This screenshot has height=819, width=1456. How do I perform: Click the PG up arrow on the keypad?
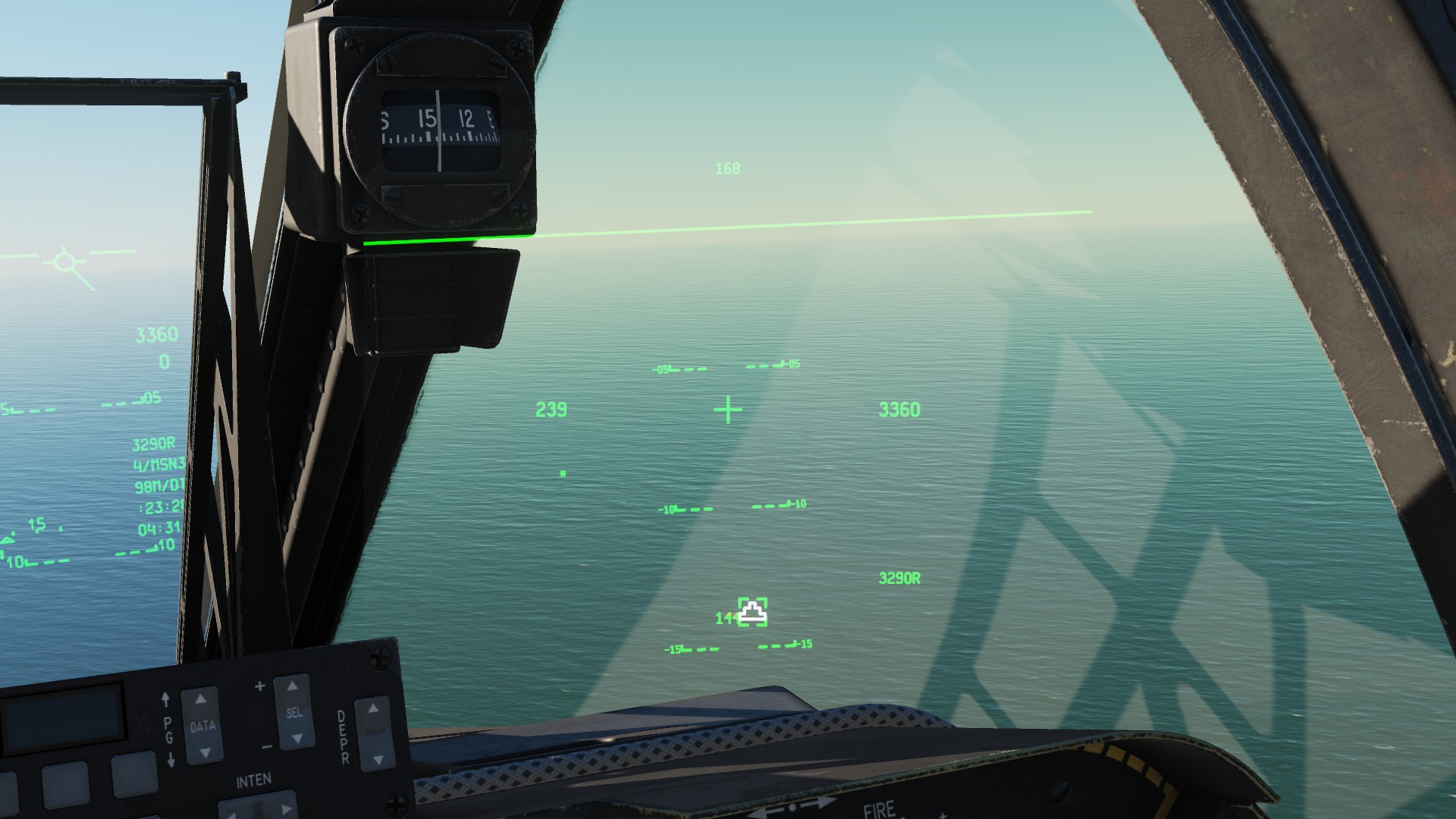point(166,699)
